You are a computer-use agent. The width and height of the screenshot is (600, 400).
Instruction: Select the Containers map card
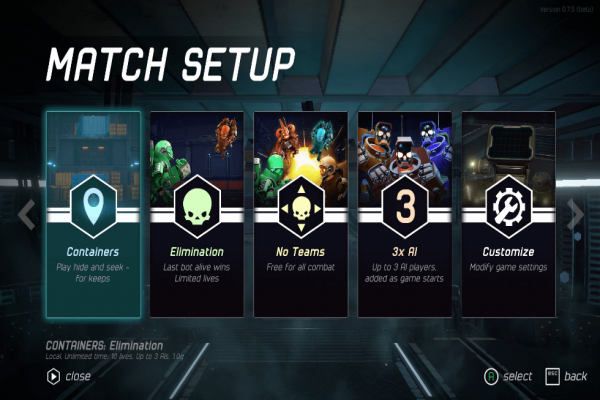coord(93,213)
